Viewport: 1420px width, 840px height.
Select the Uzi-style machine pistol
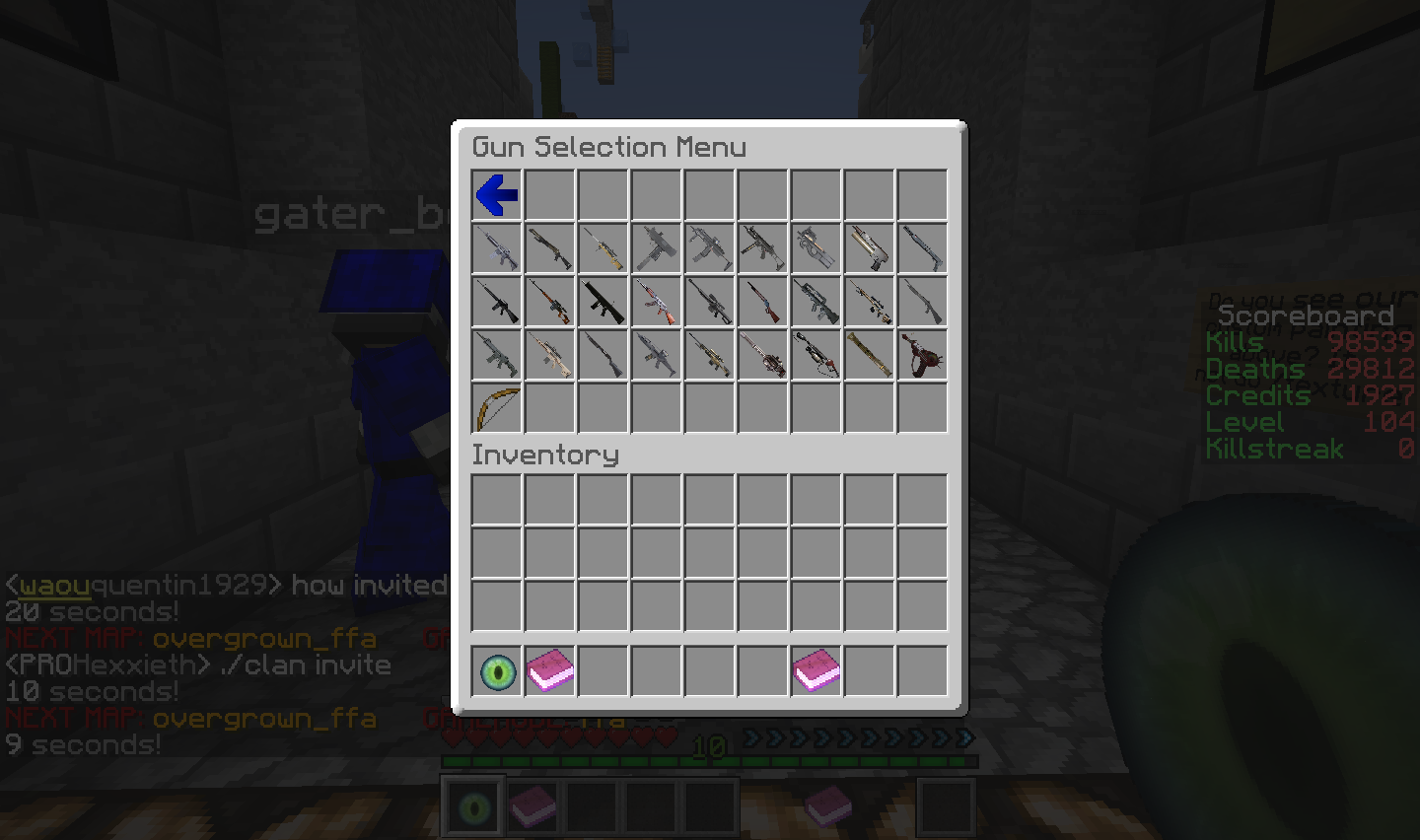point(657,248)
